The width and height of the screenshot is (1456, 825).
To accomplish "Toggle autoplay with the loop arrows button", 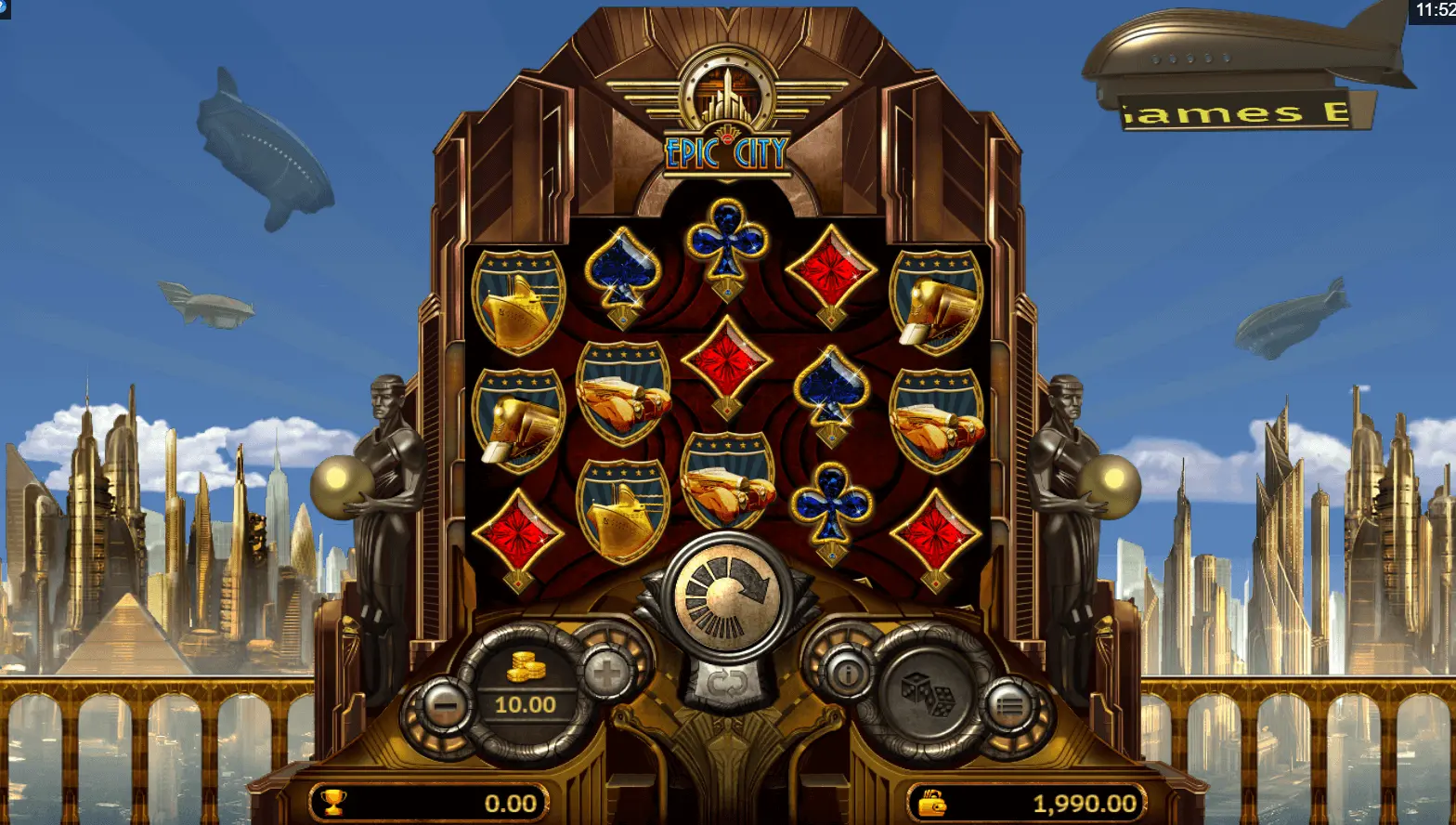I will pyautogui.click(x=727, y=686).
